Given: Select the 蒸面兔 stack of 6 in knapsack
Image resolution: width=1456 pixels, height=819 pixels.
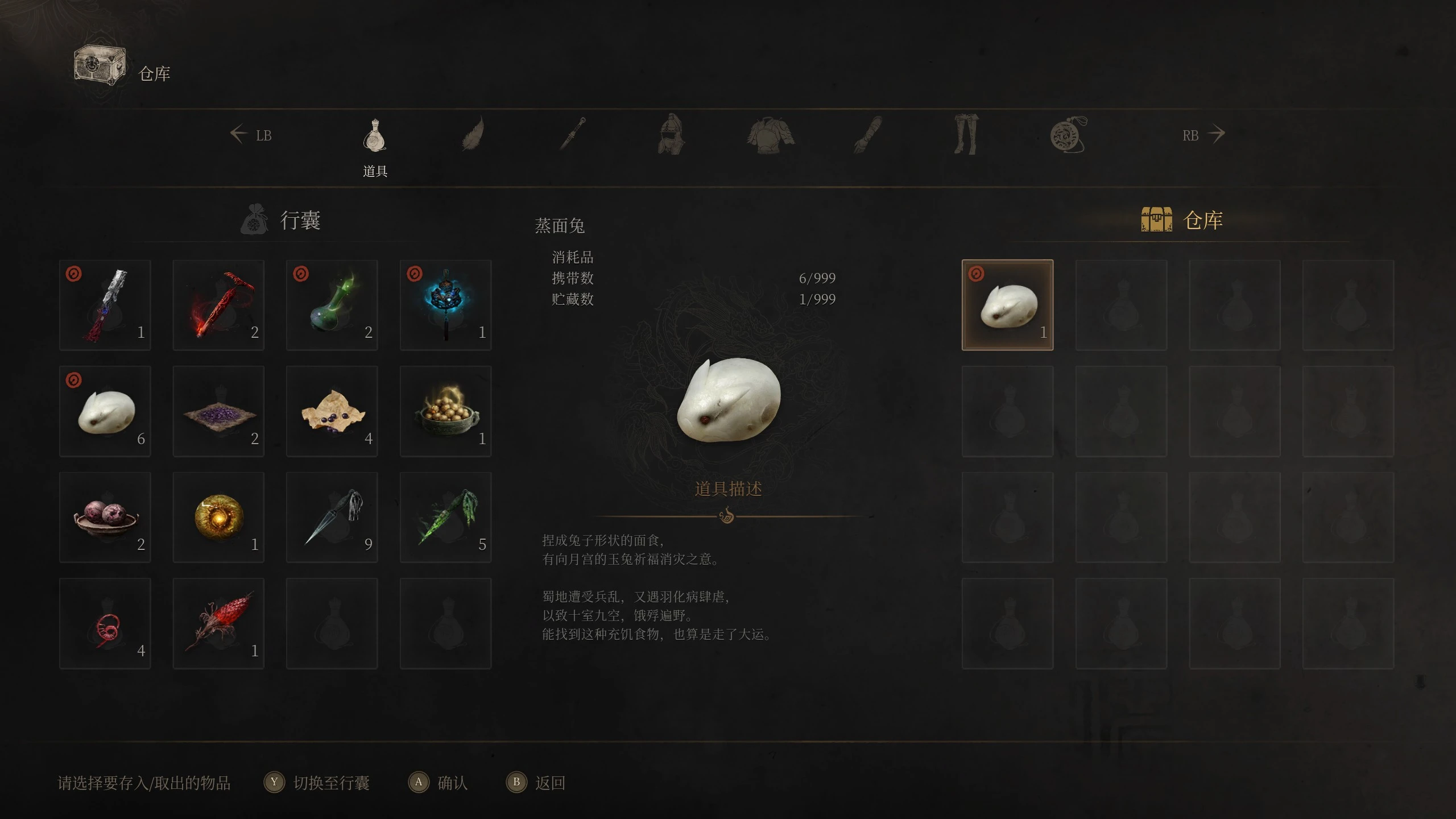Looking at the screenshot, I should pos(105,411).
